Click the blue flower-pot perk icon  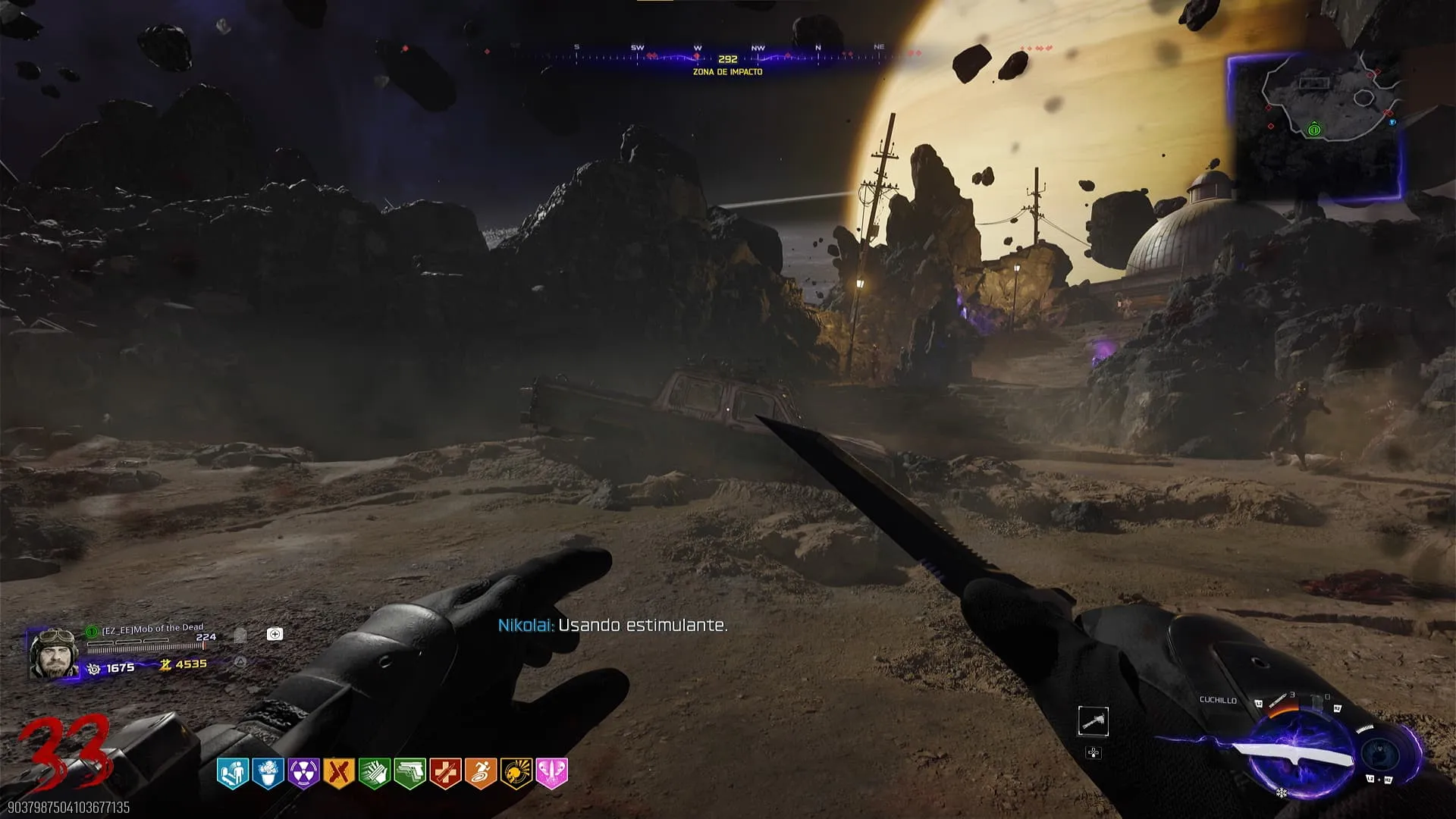tap(268, 773)
